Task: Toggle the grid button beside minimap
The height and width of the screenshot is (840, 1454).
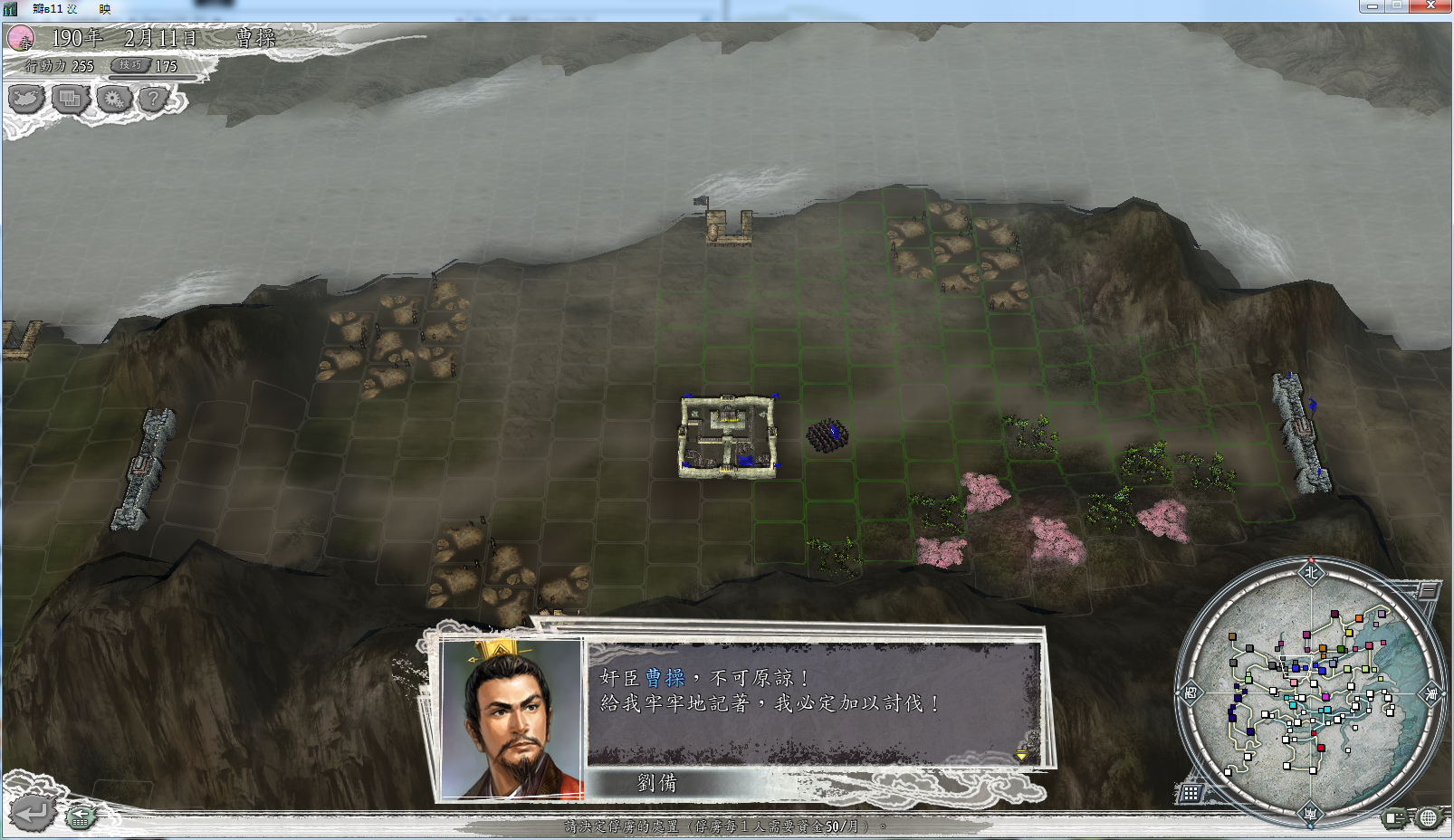Action: click(x=1190, y=793)
